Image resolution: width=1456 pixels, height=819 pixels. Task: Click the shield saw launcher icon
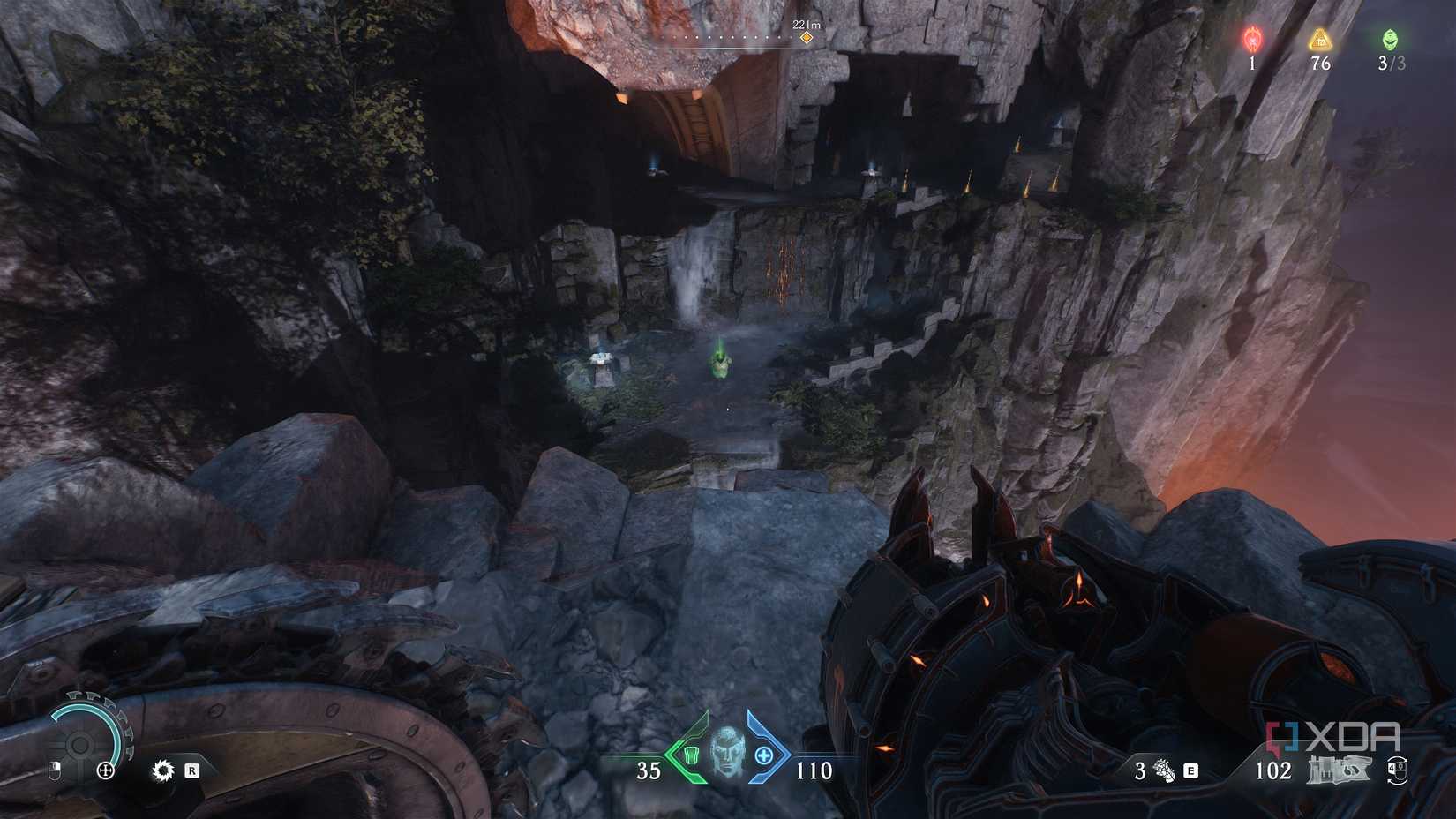[x=162, y=770]
